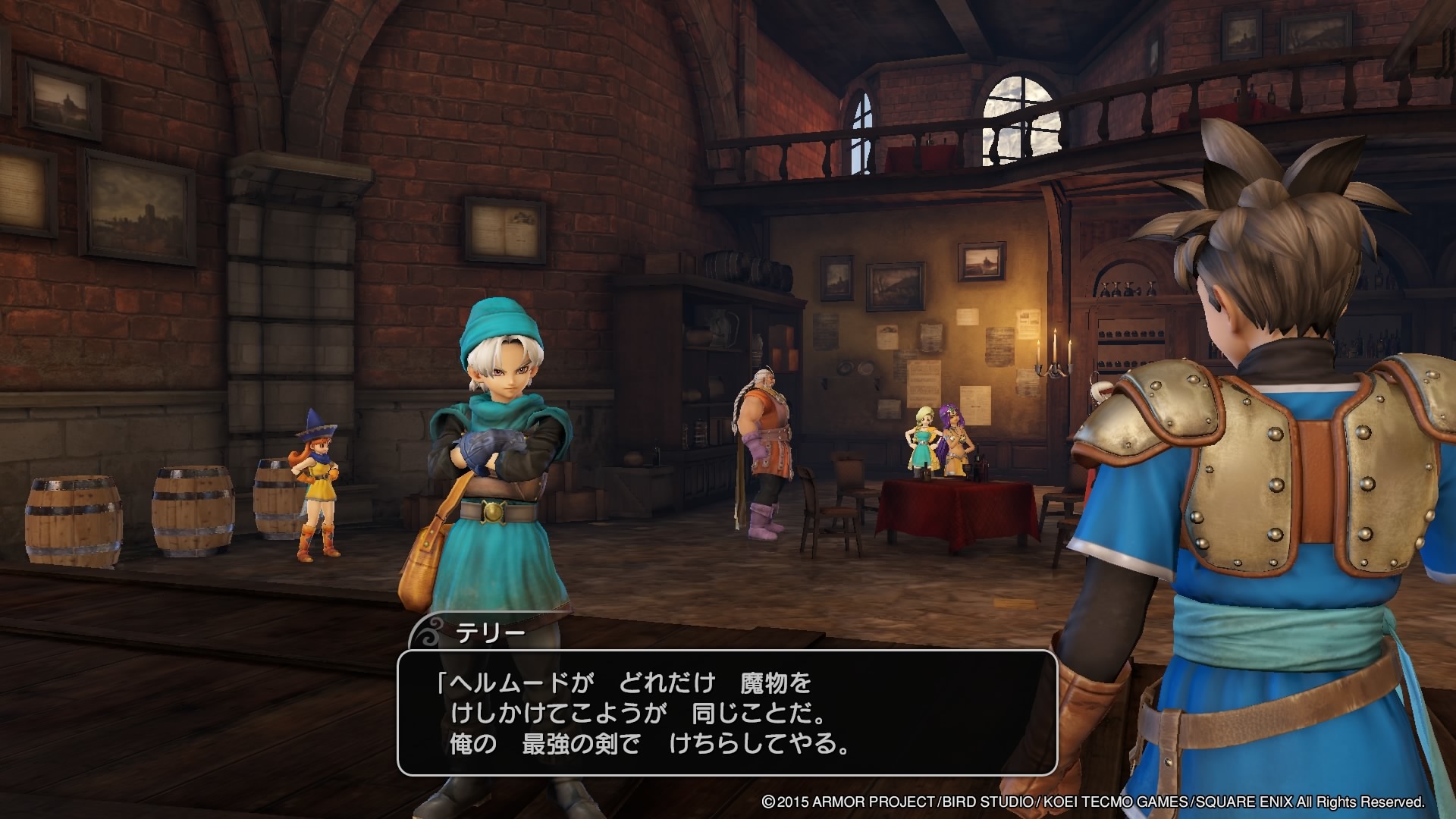The width and height of the screenshot is (1456, 819).
Task: Advance Terry's dialogue text box
Action: pyautogui.click(x=726, y=712)
